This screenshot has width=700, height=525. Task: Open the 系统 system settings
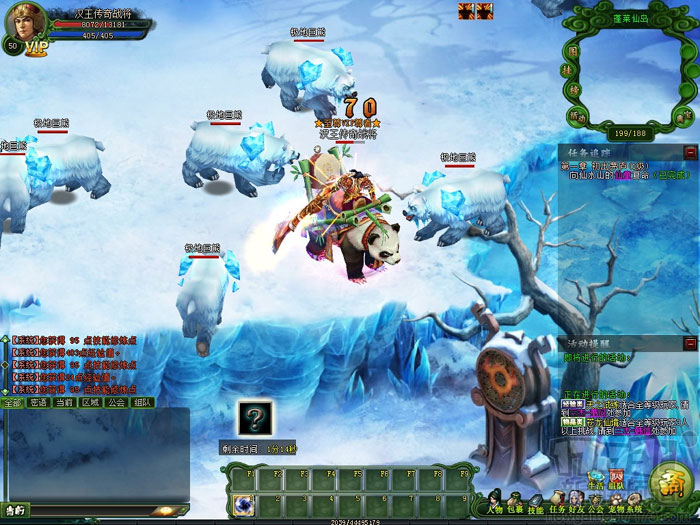[631, 502]
